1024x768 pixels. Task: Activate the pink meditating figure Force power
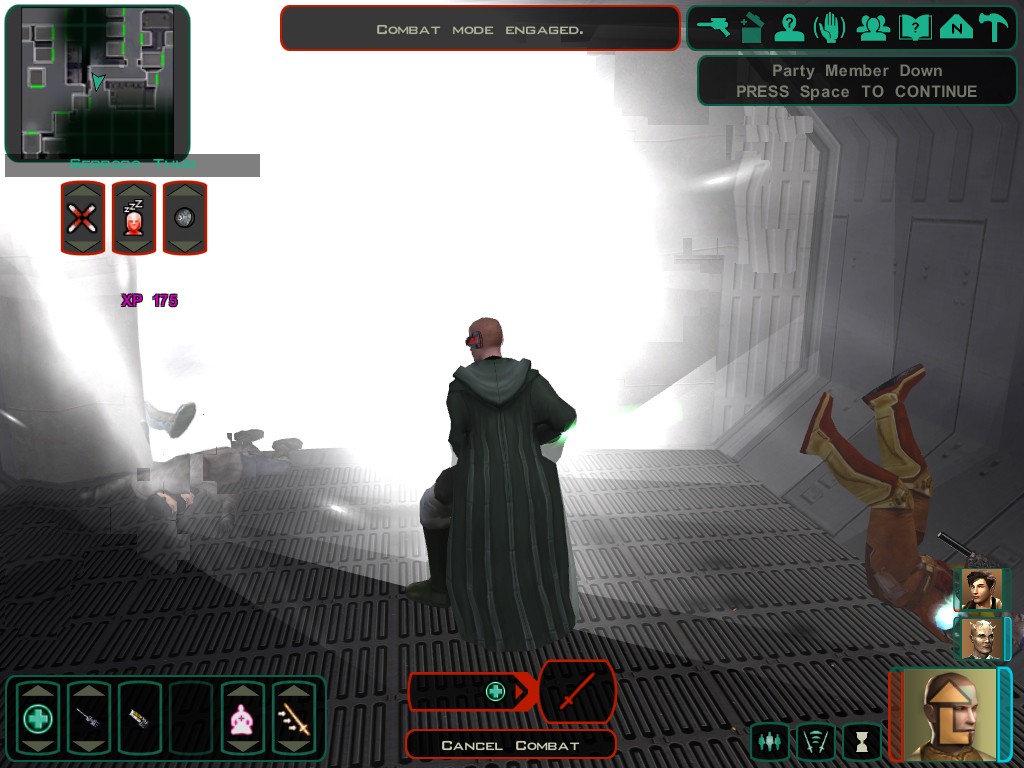click(242, 717)
